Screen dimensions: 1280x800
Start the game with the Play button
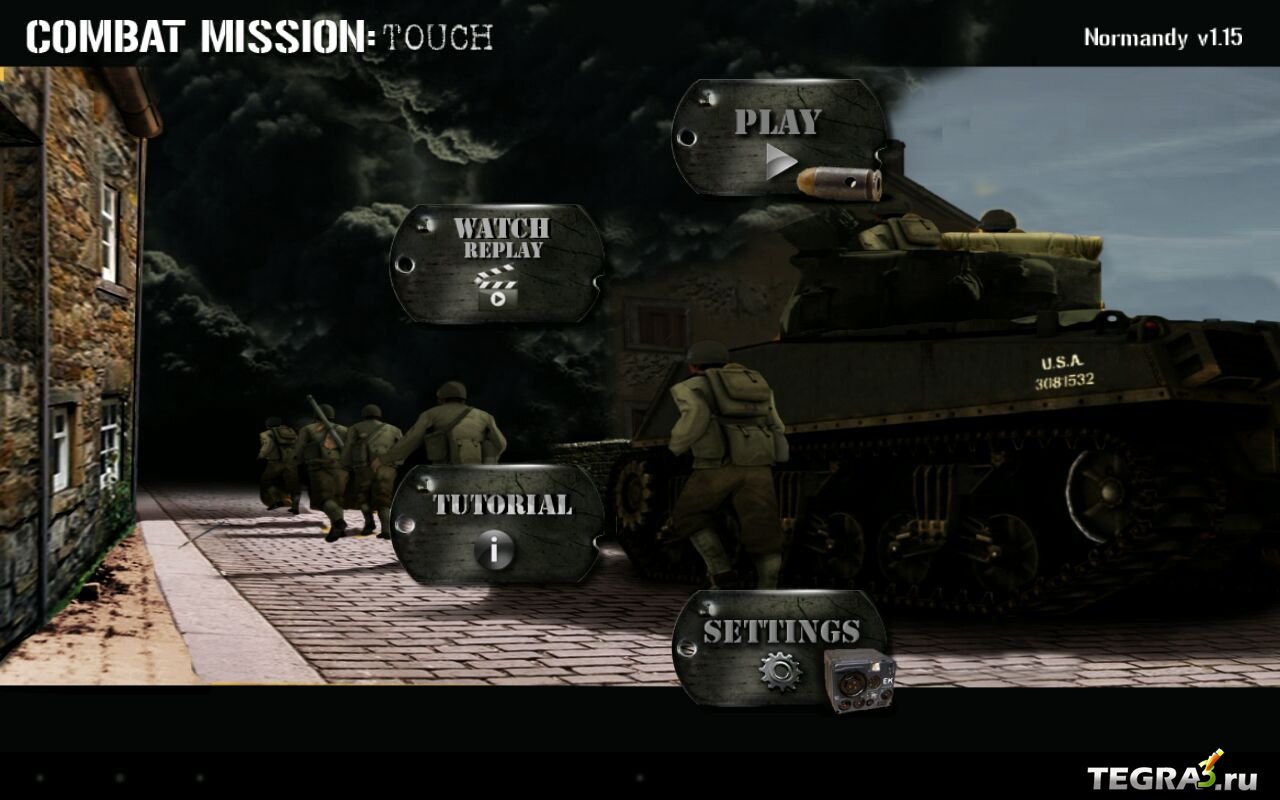pyautogui.click(x=779, y=139)
